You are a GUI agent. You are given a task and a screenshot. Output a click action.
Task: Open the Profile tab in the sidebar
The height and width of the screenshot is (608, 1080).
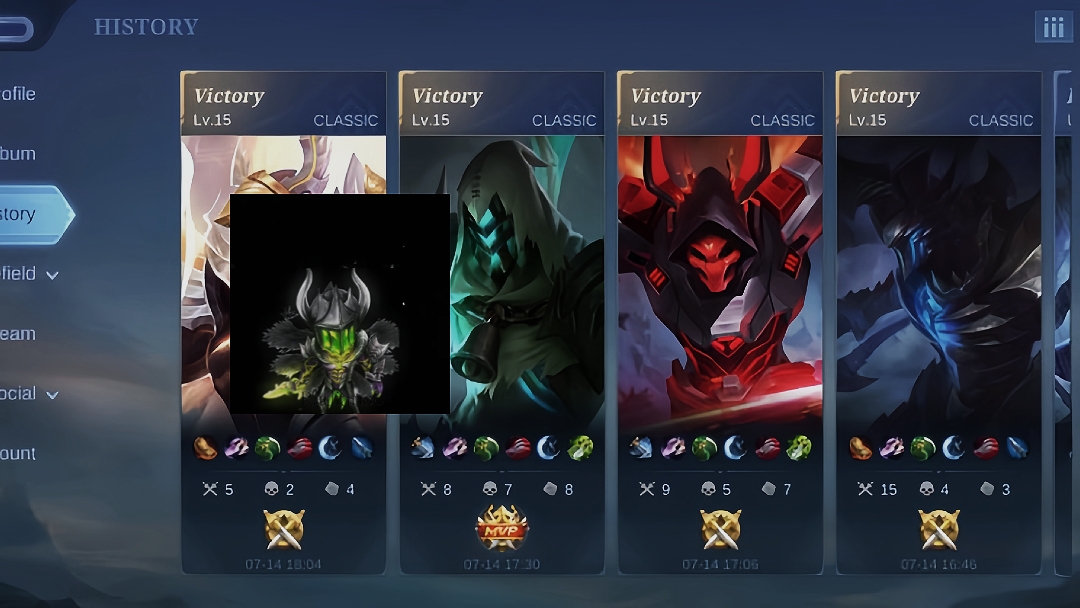(20, 94)
